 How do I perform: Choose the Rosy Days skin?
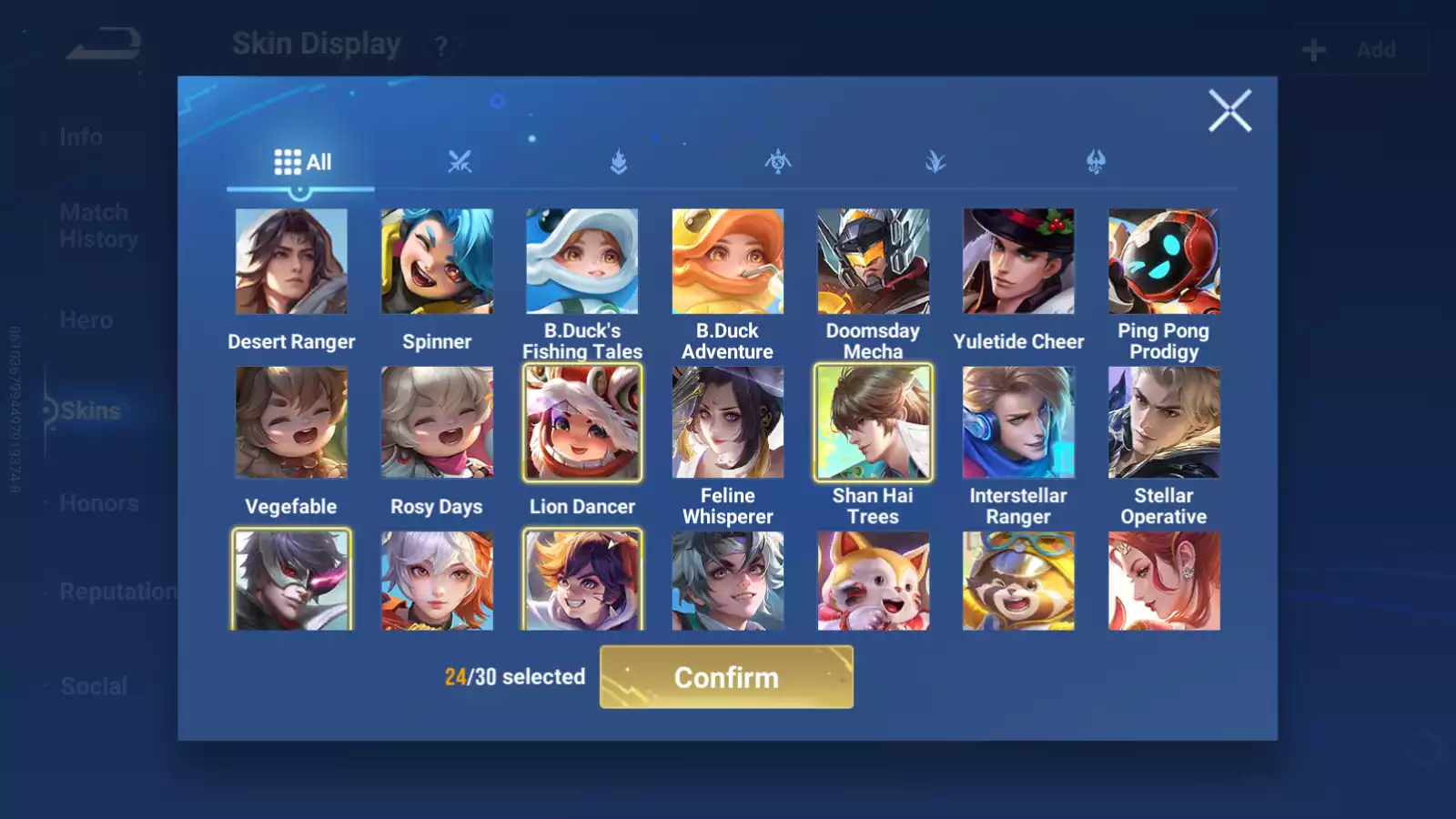437,422
